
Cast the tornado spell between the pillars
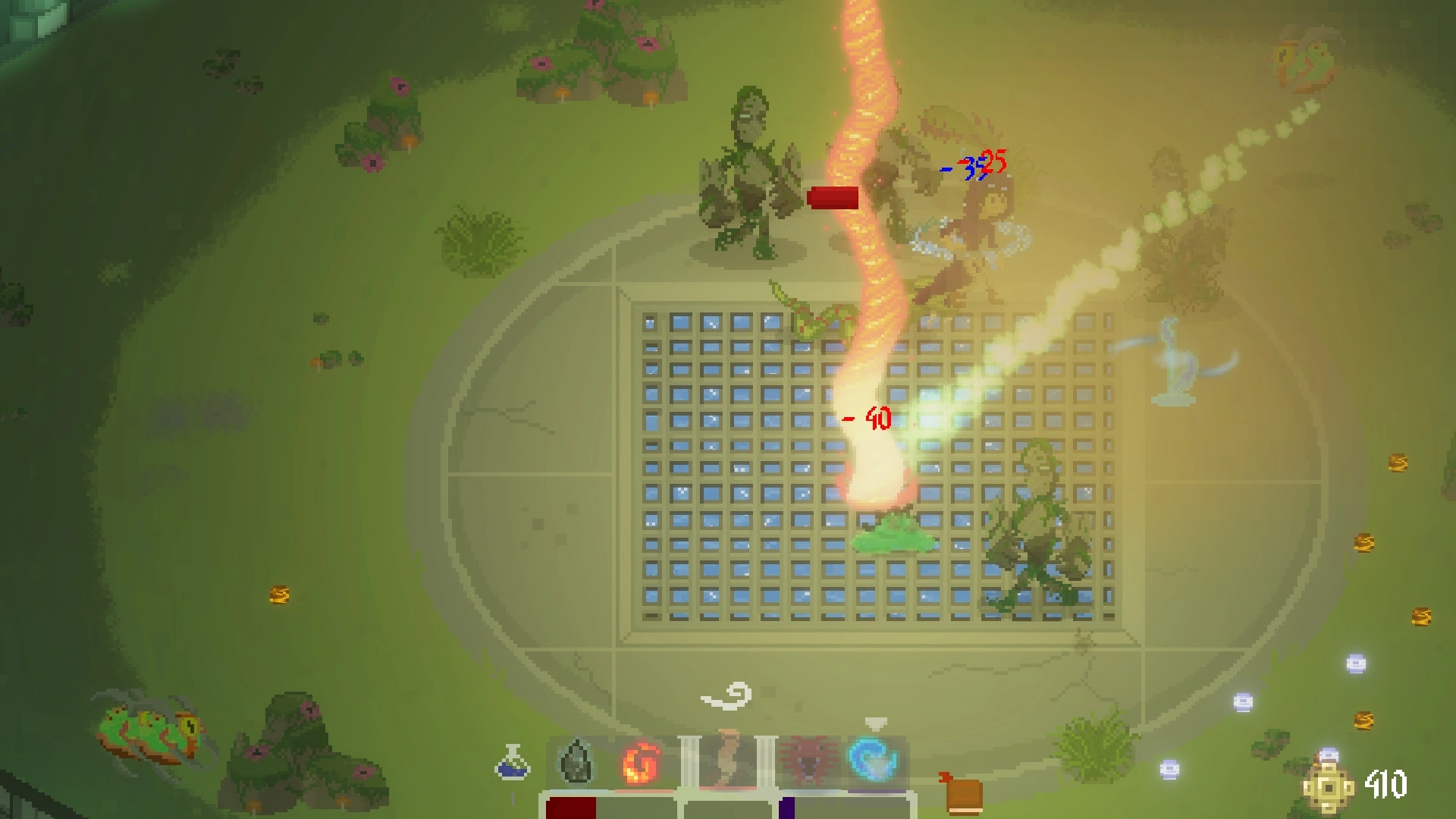(726, 761)
